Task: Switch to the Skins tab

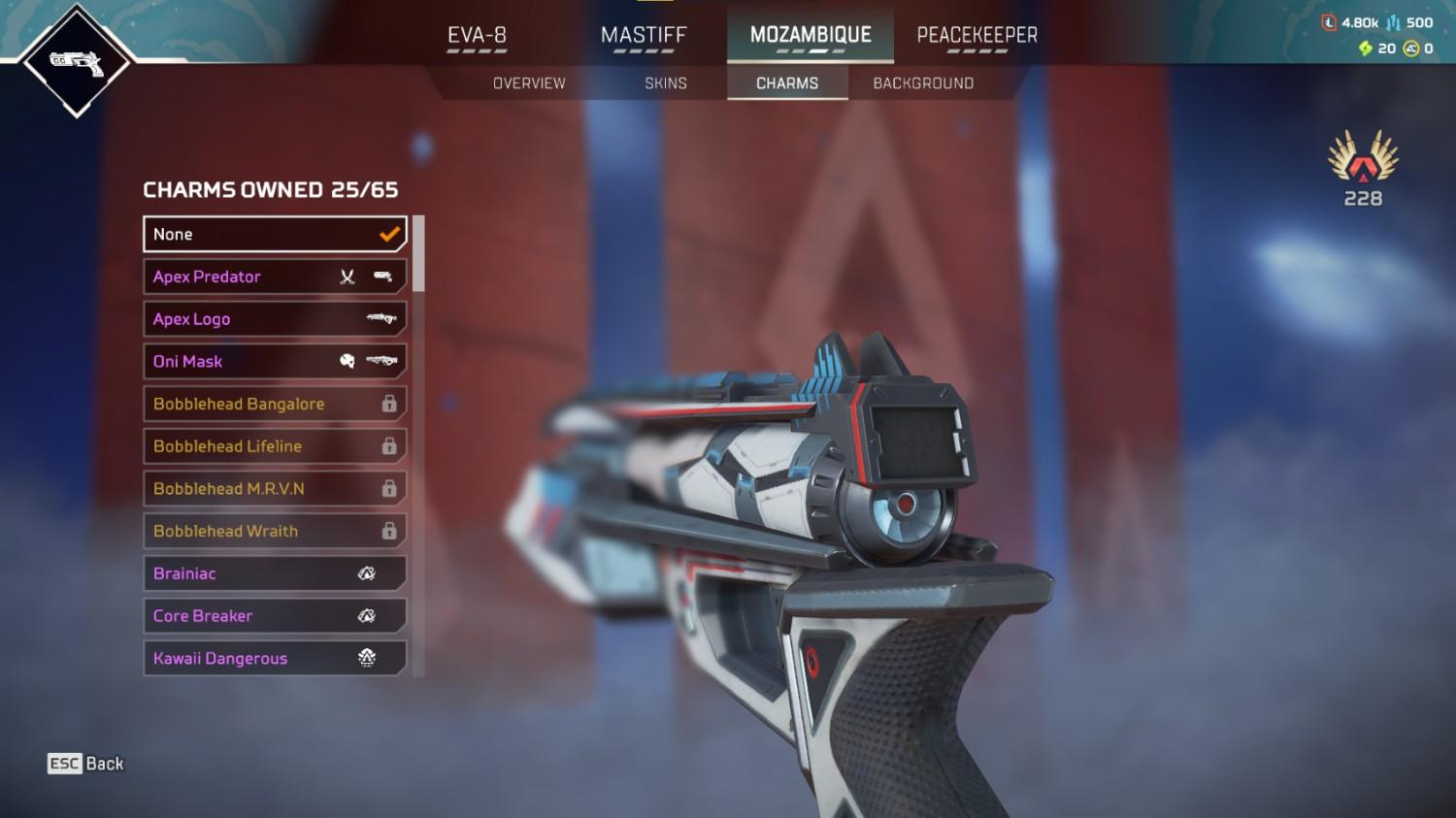Action: [666, 82]
